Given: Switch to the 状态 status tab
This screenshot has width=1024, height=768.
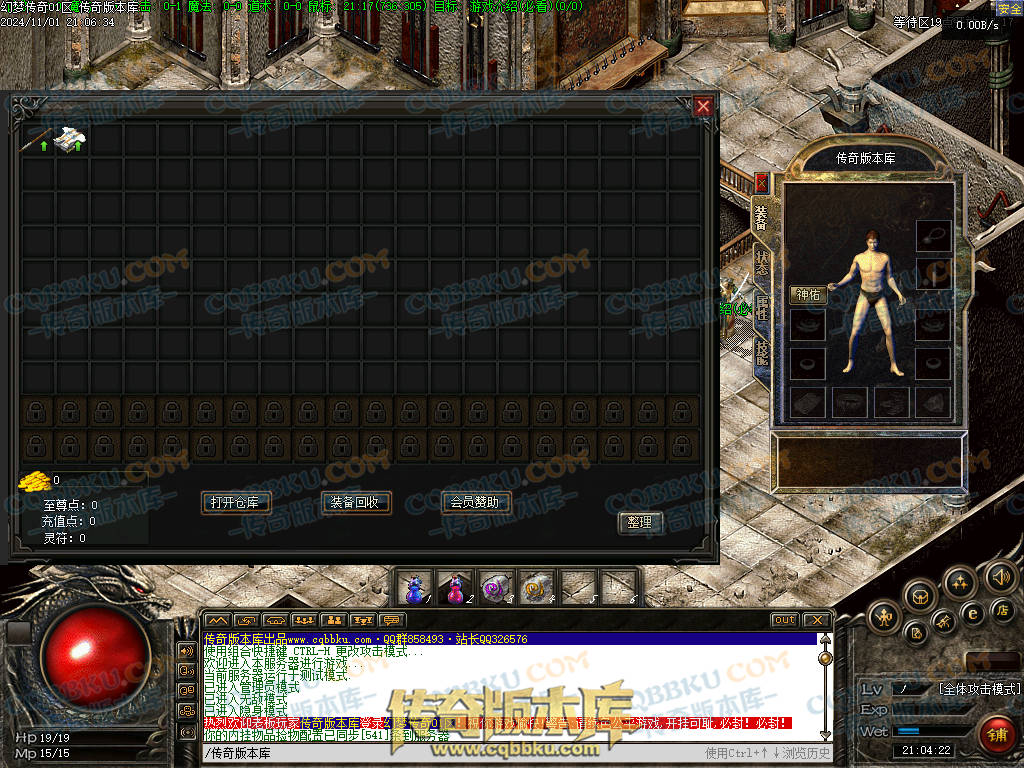Looking at the screenshot, I should click(762, 262).
